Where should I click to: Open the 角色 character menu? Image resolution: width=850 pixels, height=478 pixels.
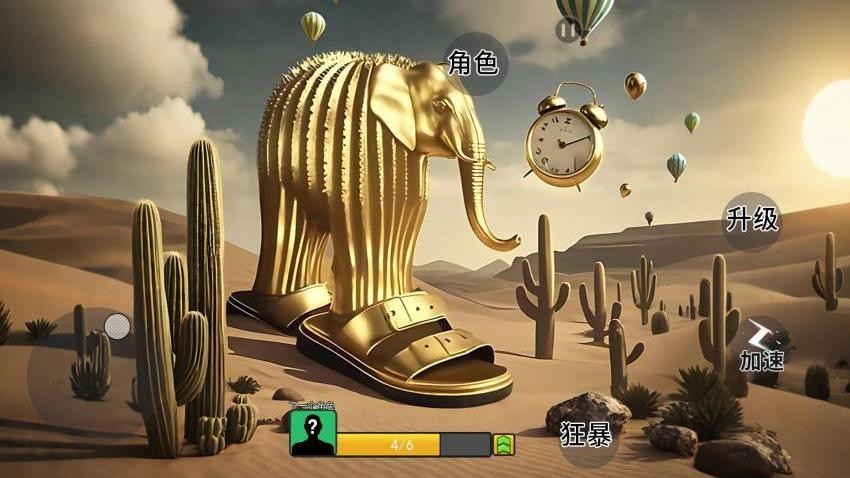click(x=474, y=64)
